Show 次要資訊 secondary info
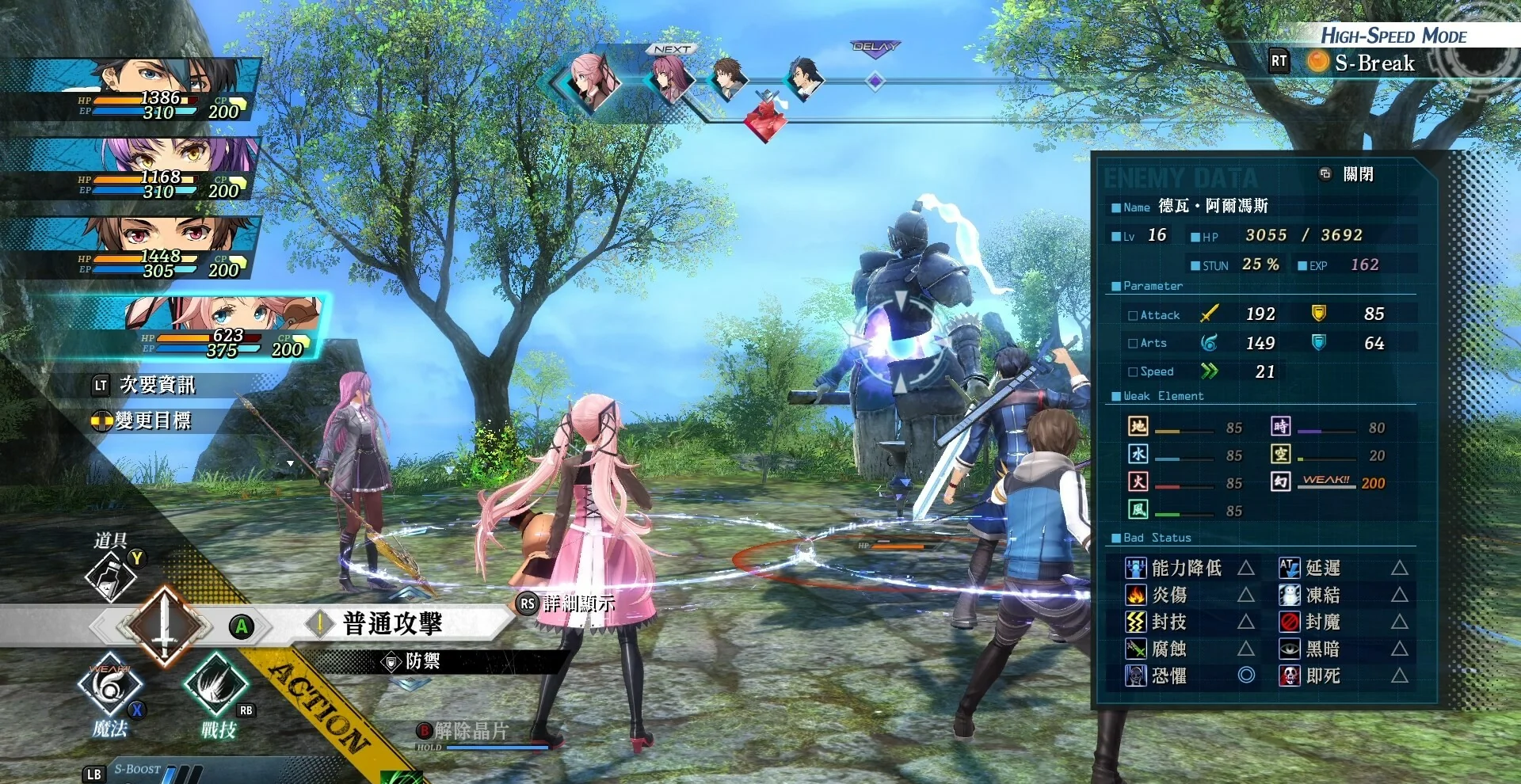Screen dimensions: 1521x784 pyautogui.click(x=156, y=385)
